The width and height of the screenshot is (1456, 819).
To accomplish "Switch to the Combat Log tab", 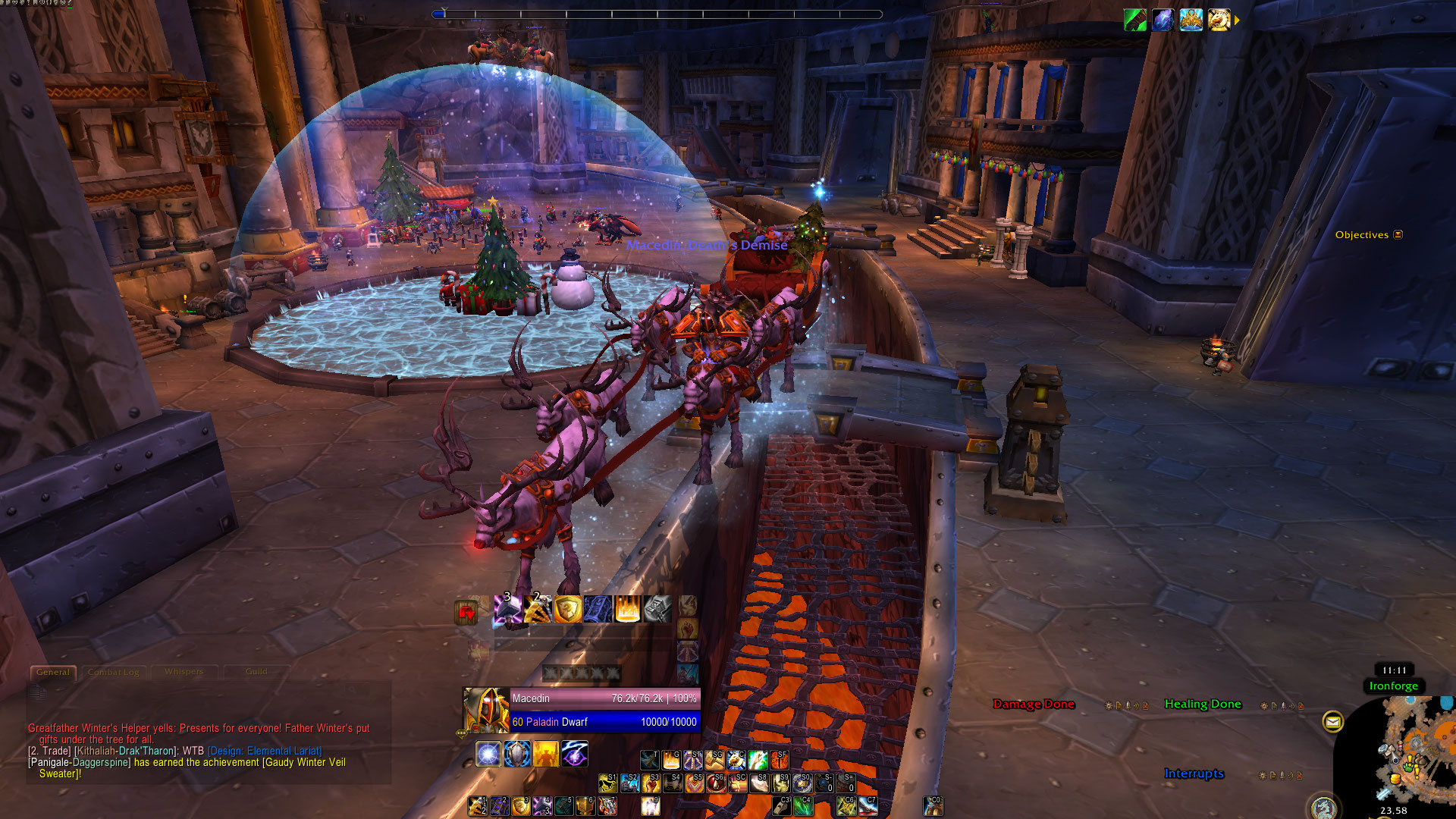I will [x=114, y=672].
